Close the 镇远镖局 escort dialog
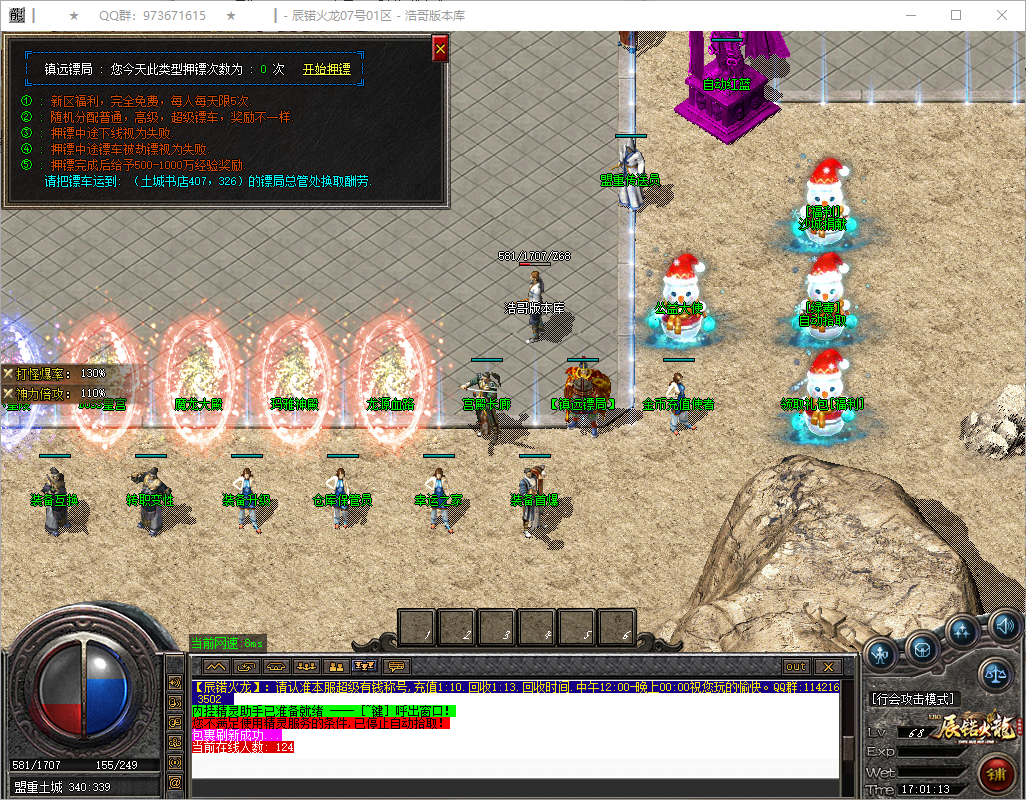This screenshot has width=1026, height=800. 440,48
